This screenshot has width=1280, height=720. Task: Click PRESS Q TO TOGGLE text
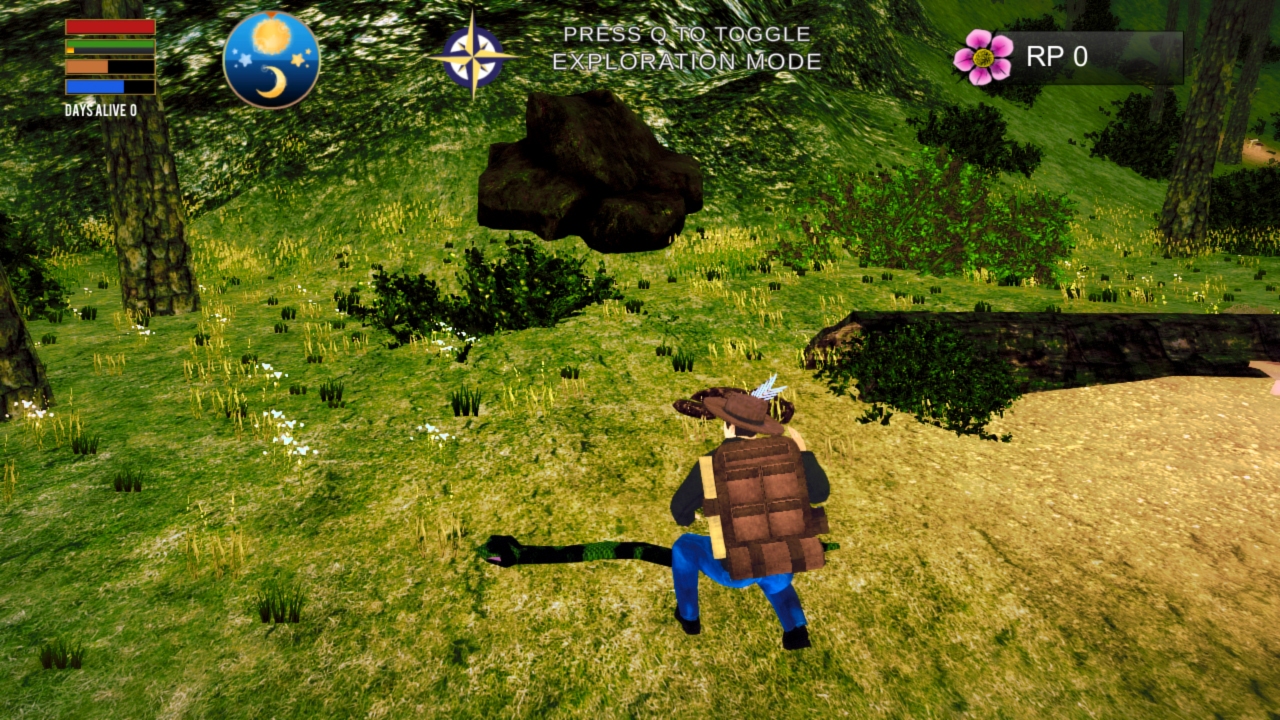687,33
